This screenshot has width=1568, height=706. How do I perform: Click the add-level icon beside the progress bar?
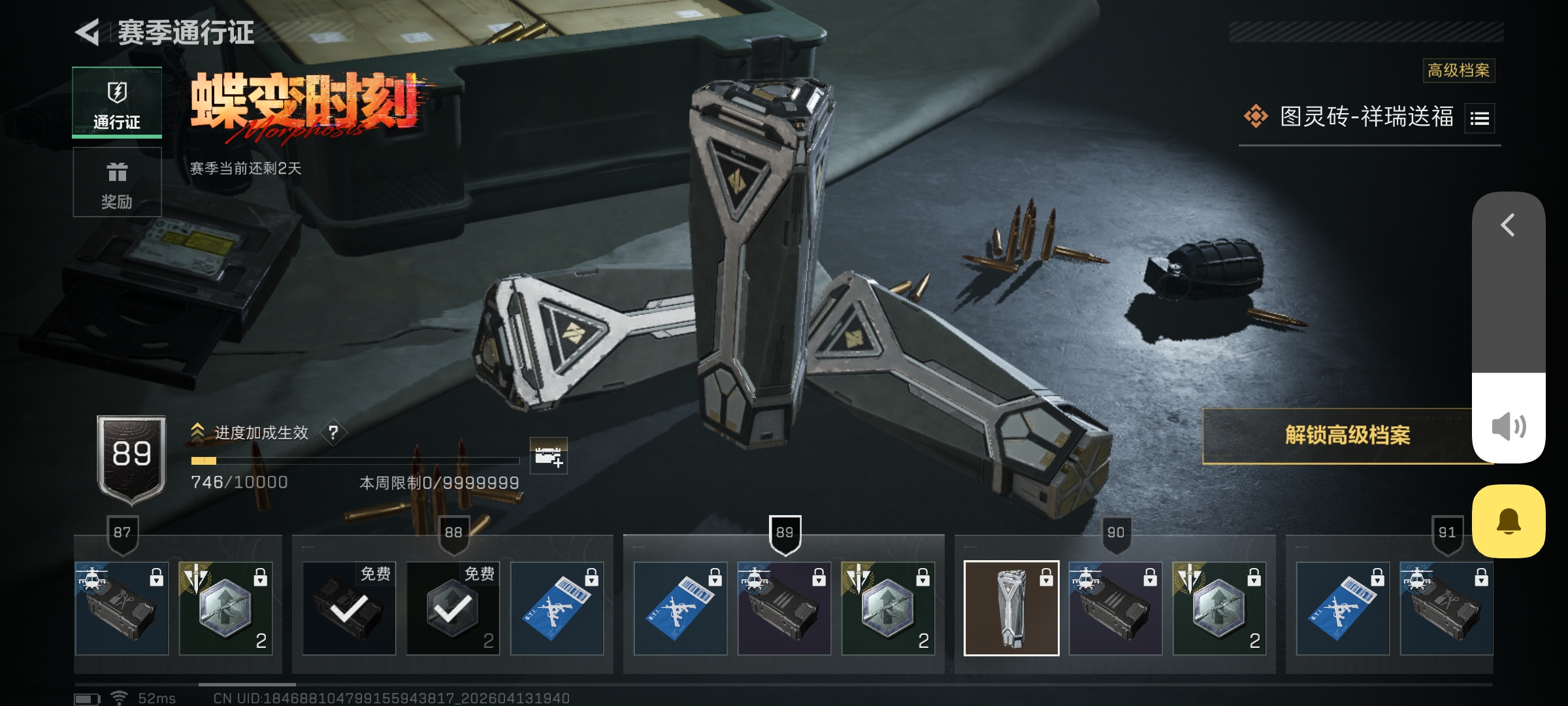tap(548, 456)
